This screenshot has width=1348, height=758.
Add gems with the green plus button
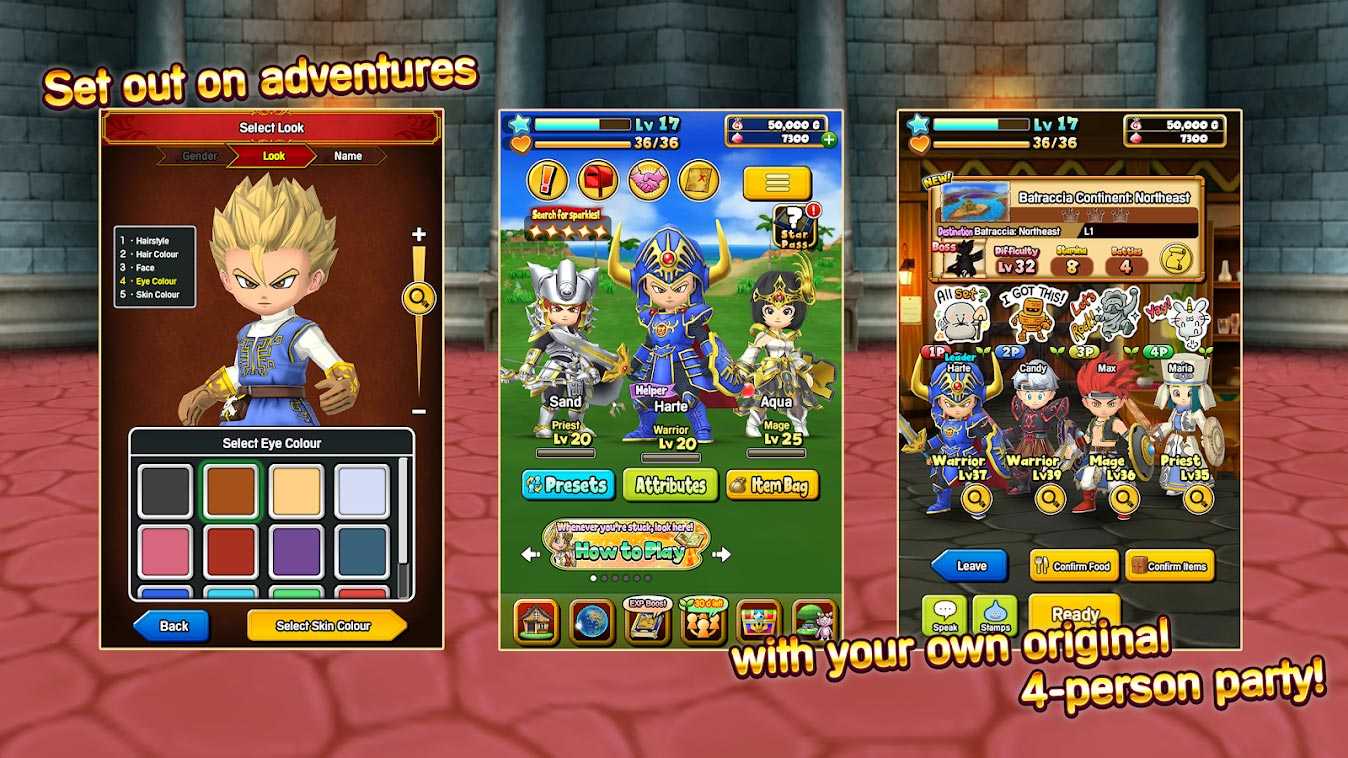coord(829,139)
